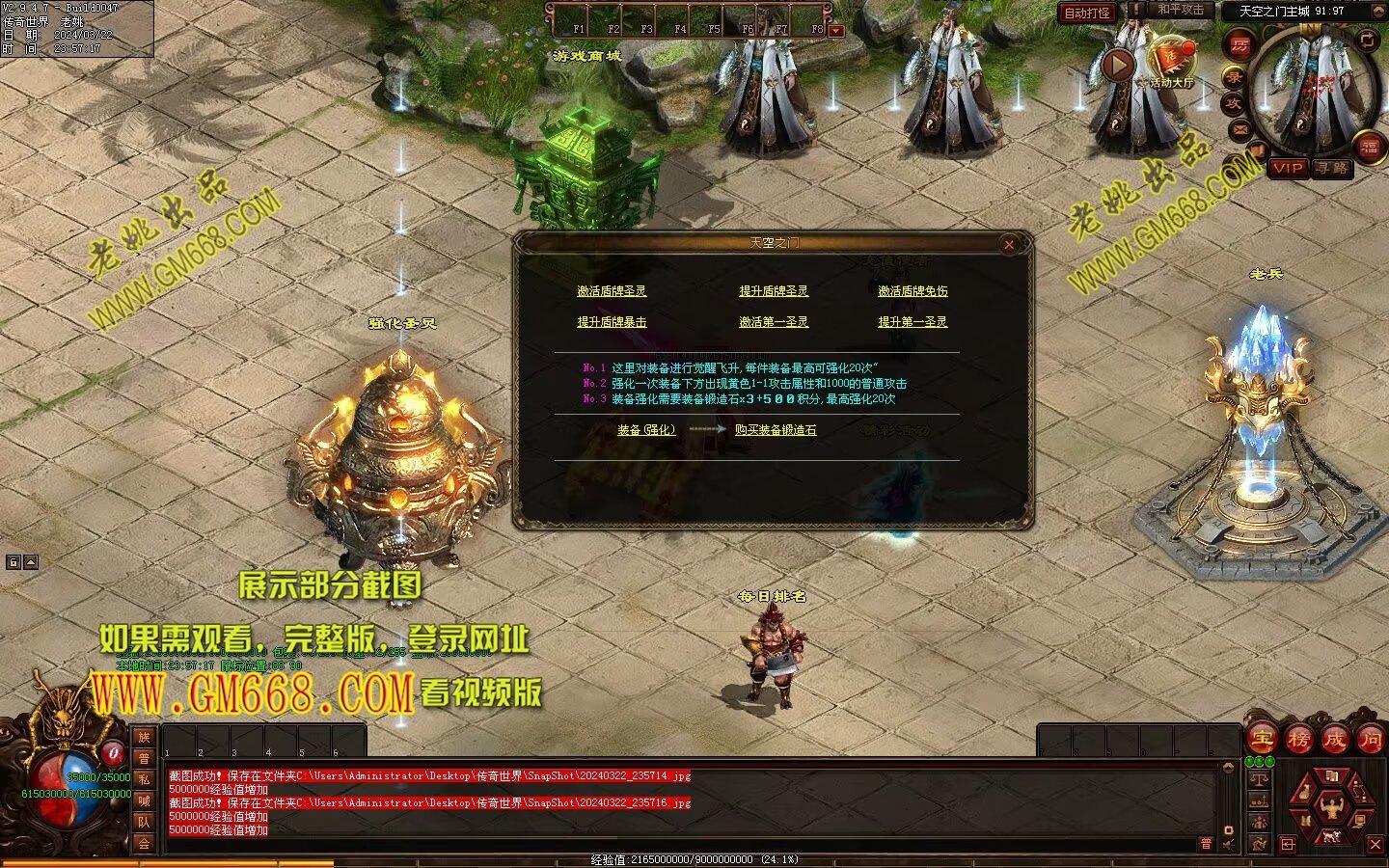
Task: Open the 装备(强化) equipment enhancement link
Action: 646,430
